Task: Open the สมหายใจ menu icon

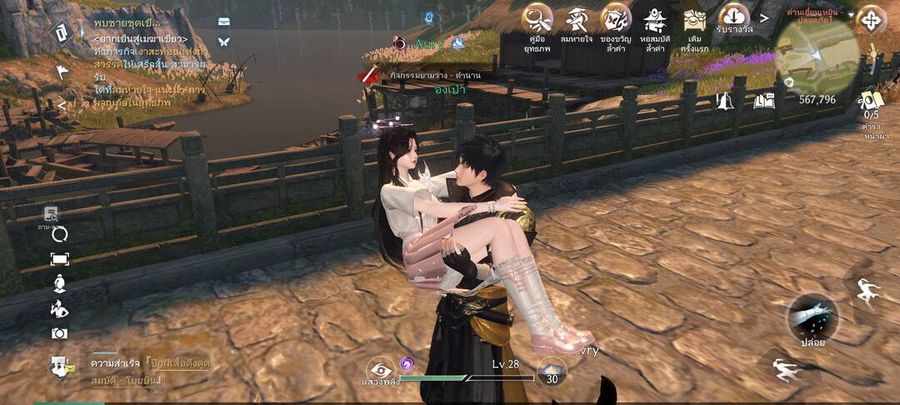Action: click(577, 18)
